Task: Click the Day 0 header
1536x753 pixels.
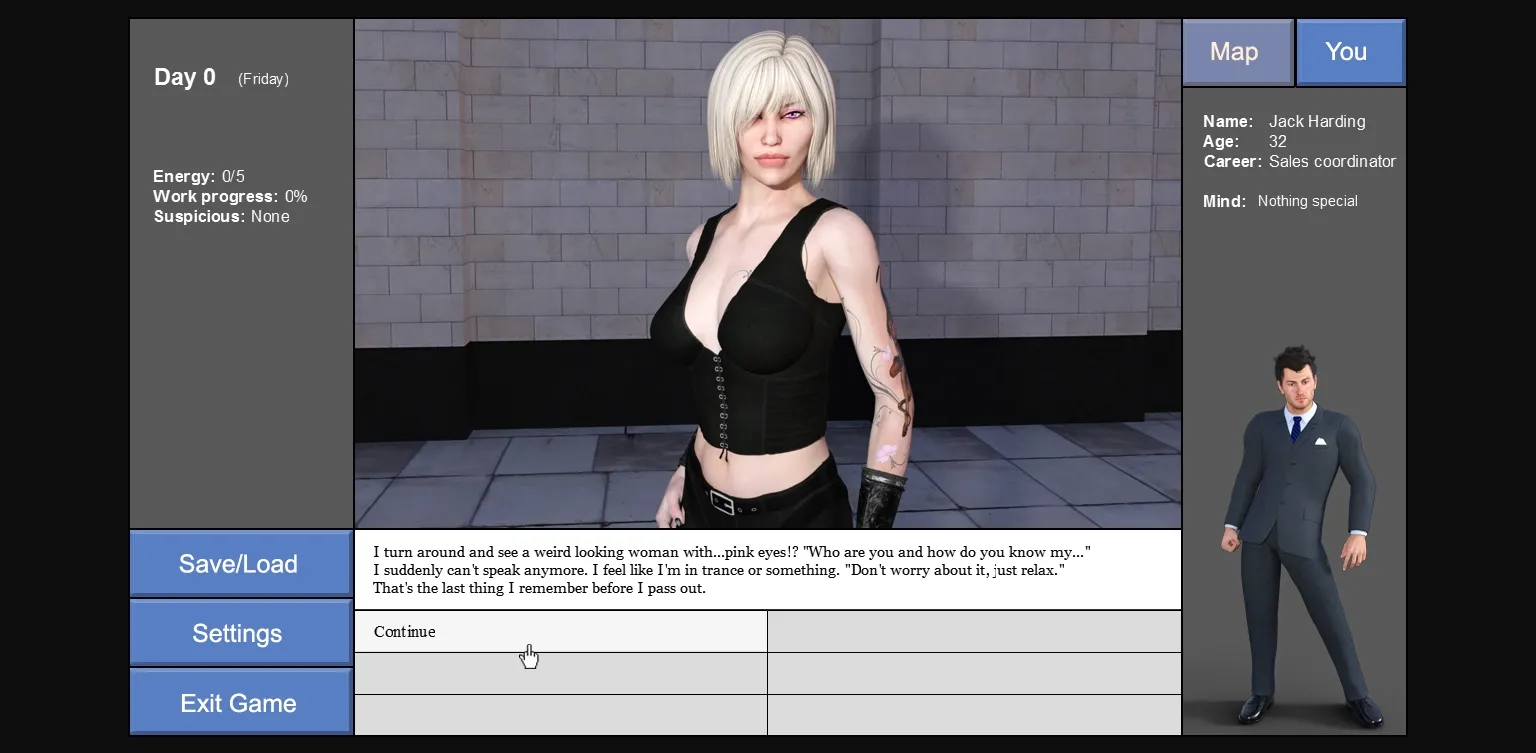Action: tap(184, 77)
